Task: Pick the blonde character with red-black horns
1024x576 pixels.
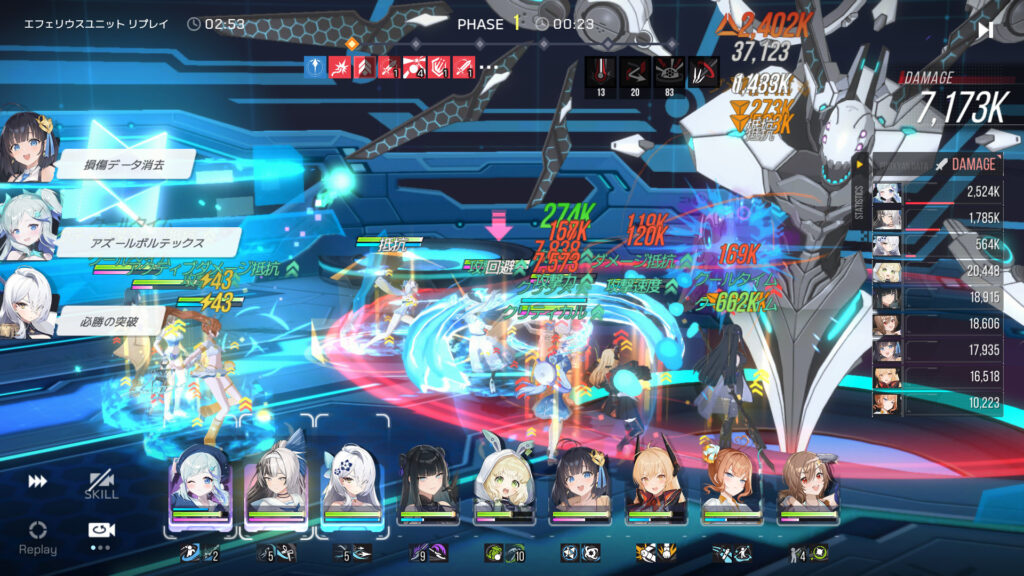Action: pos(656,486)
